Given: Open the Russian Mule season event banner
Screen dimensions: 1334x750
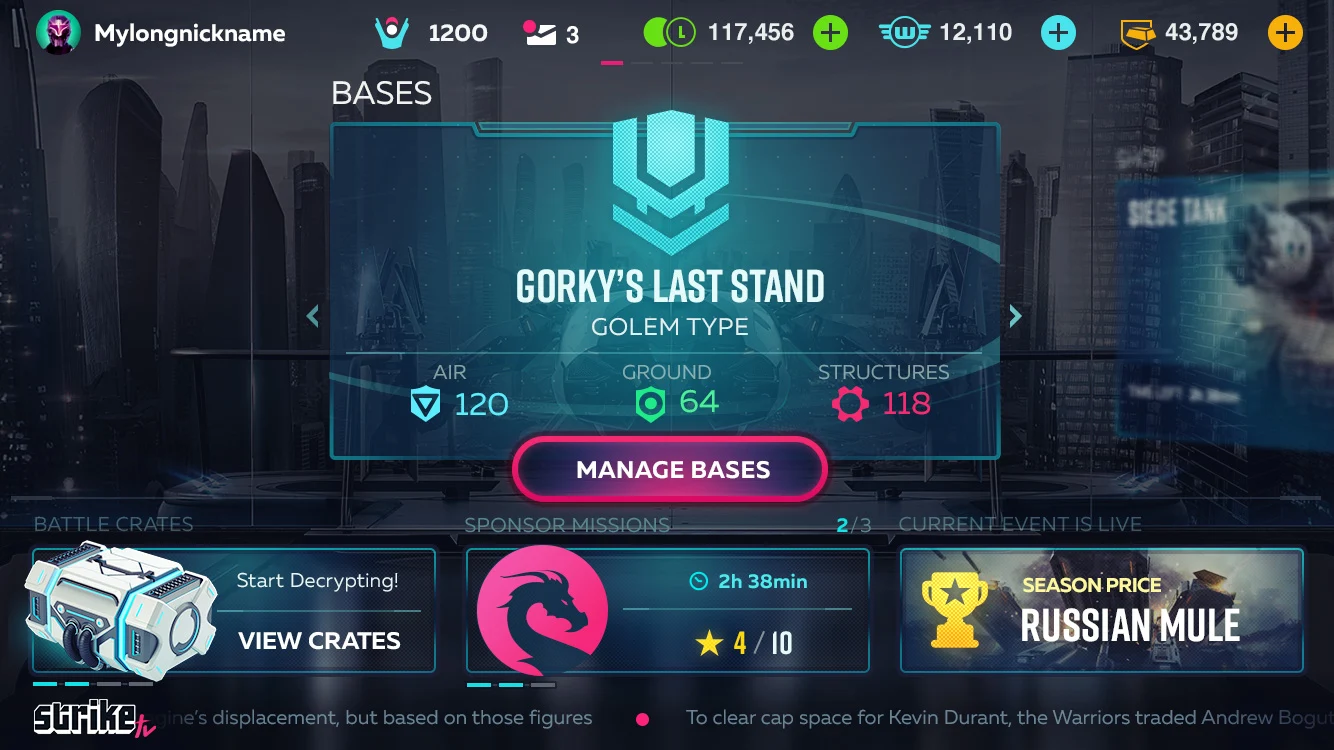Looking at the screenshot, I should [x=1101, y=610].
